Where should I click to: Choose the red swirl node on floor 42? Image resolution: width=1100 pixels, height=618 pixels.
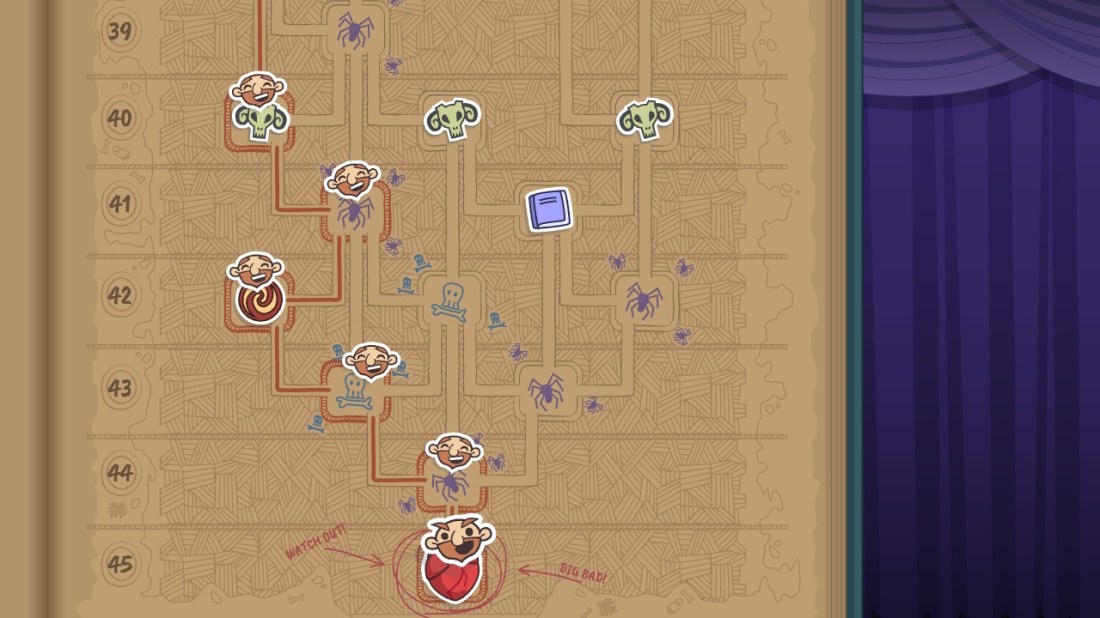click(260, 300)
